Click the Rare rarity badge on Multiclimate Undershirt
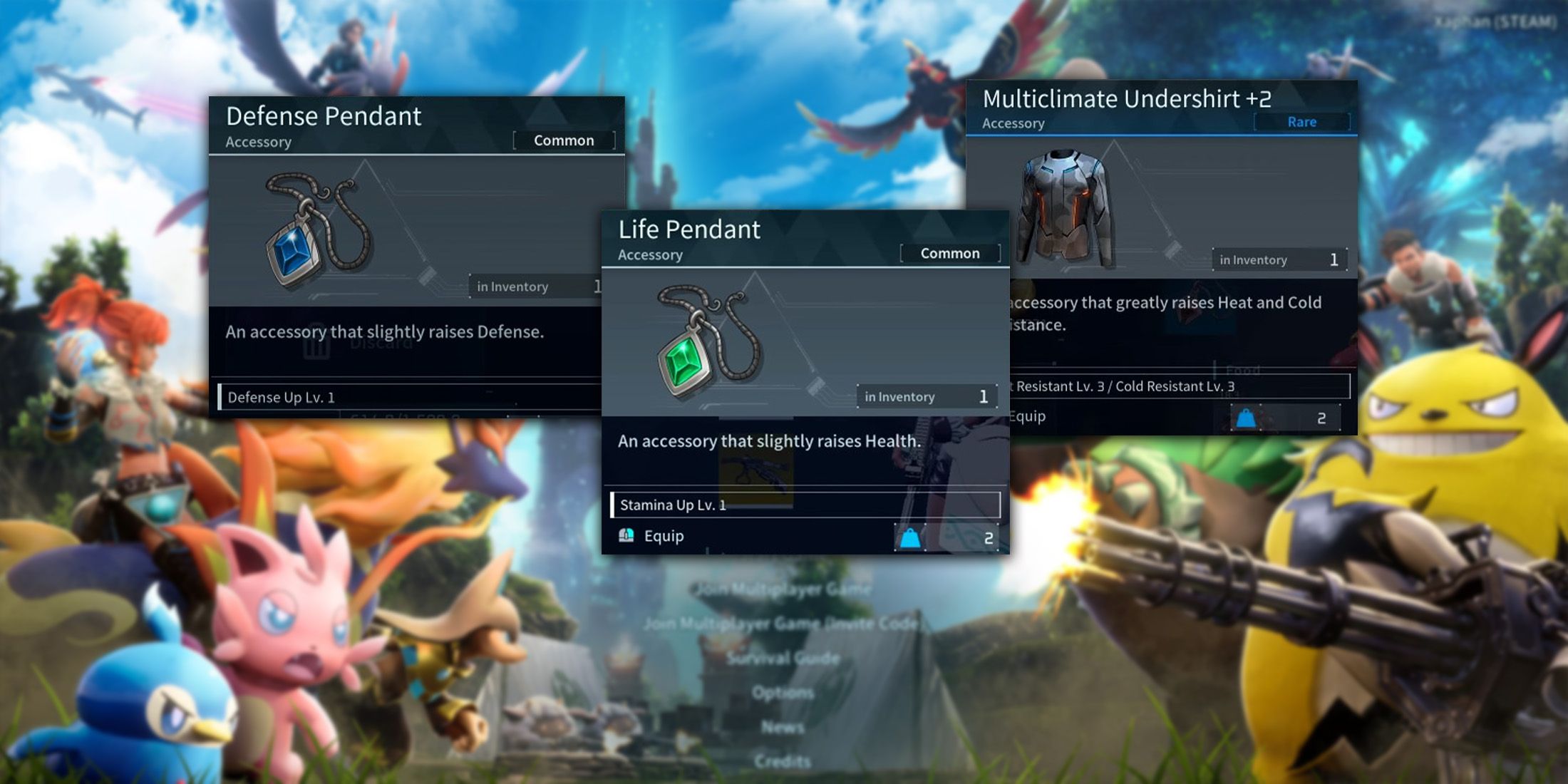1568x784 pixels. [1302, 122]
